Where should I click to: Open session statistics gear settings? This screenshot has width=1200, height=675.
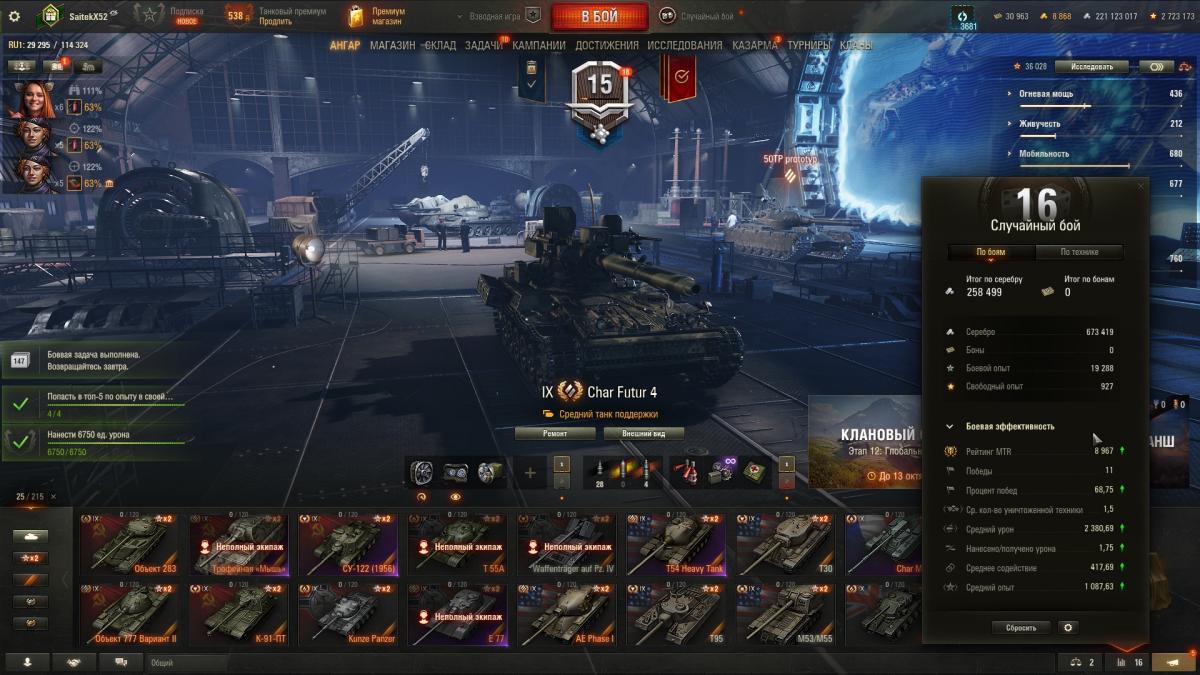[1068, 628]
